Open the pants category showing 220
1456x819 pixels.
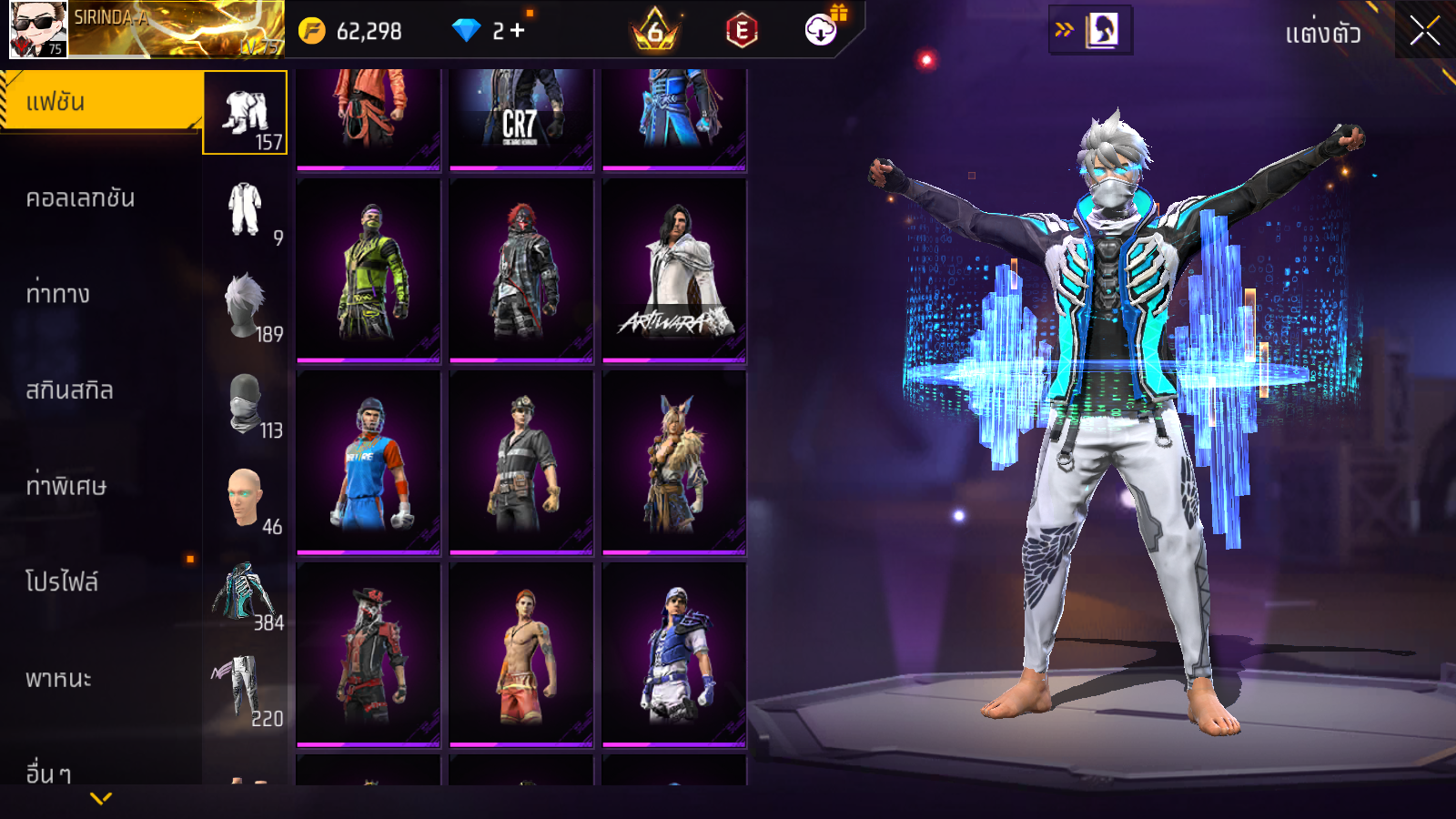(245, 691)
